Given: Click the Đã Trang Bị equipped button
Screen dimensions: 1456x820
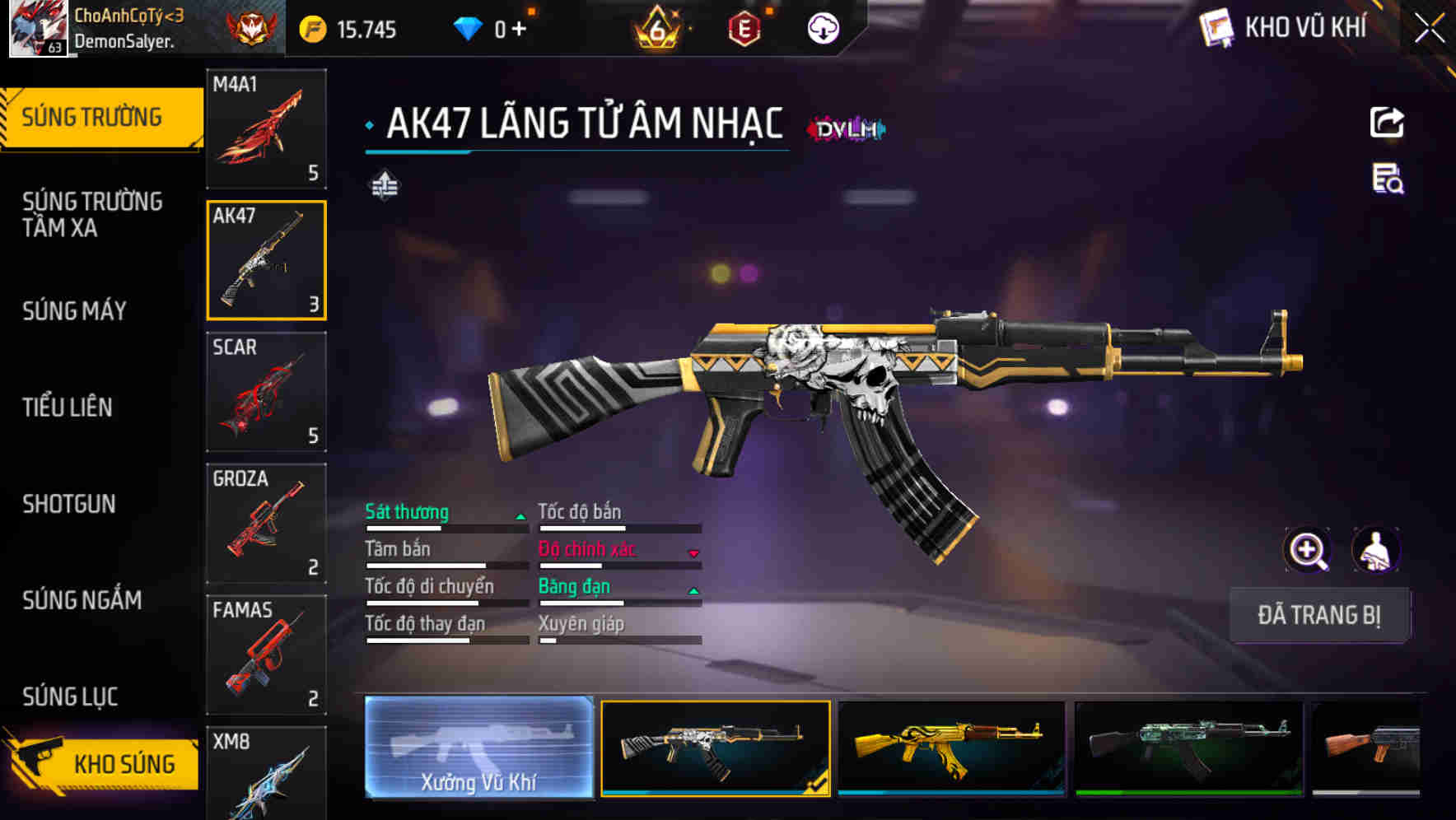Looking at the screenshot, I should coord(1318,615).
